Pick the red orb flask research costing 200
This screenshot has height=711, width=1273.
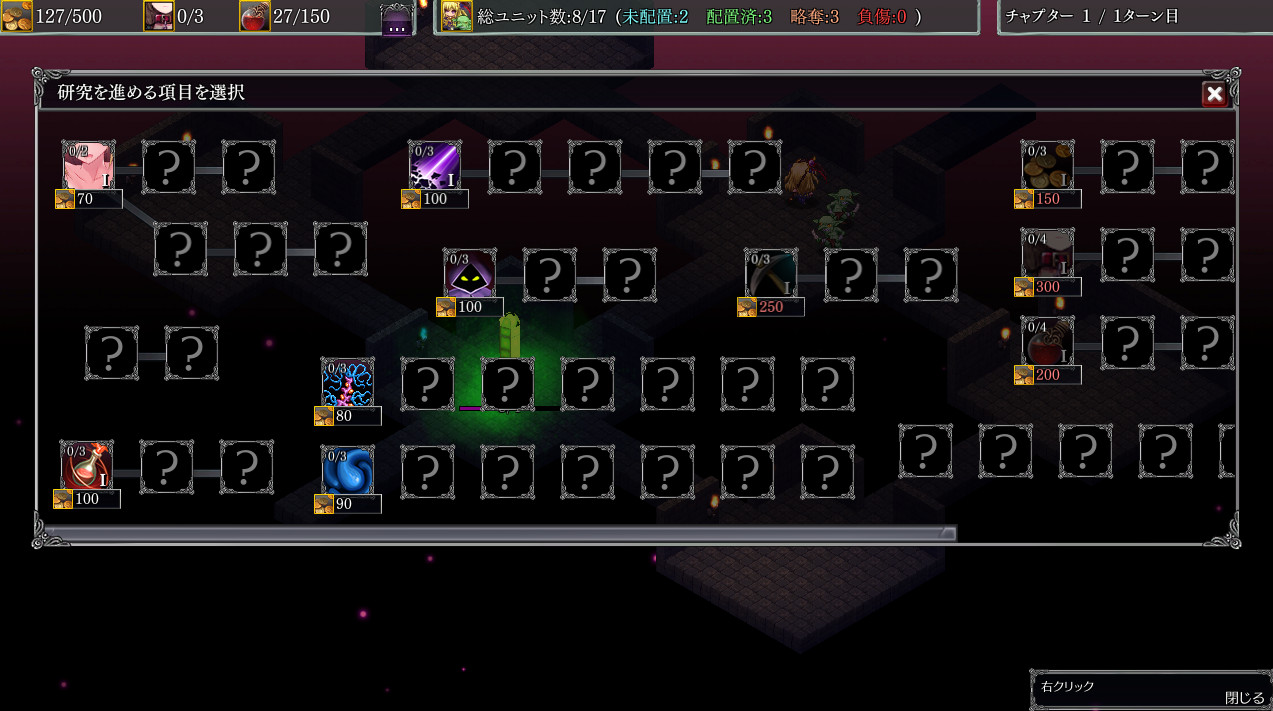point(1048,342)
